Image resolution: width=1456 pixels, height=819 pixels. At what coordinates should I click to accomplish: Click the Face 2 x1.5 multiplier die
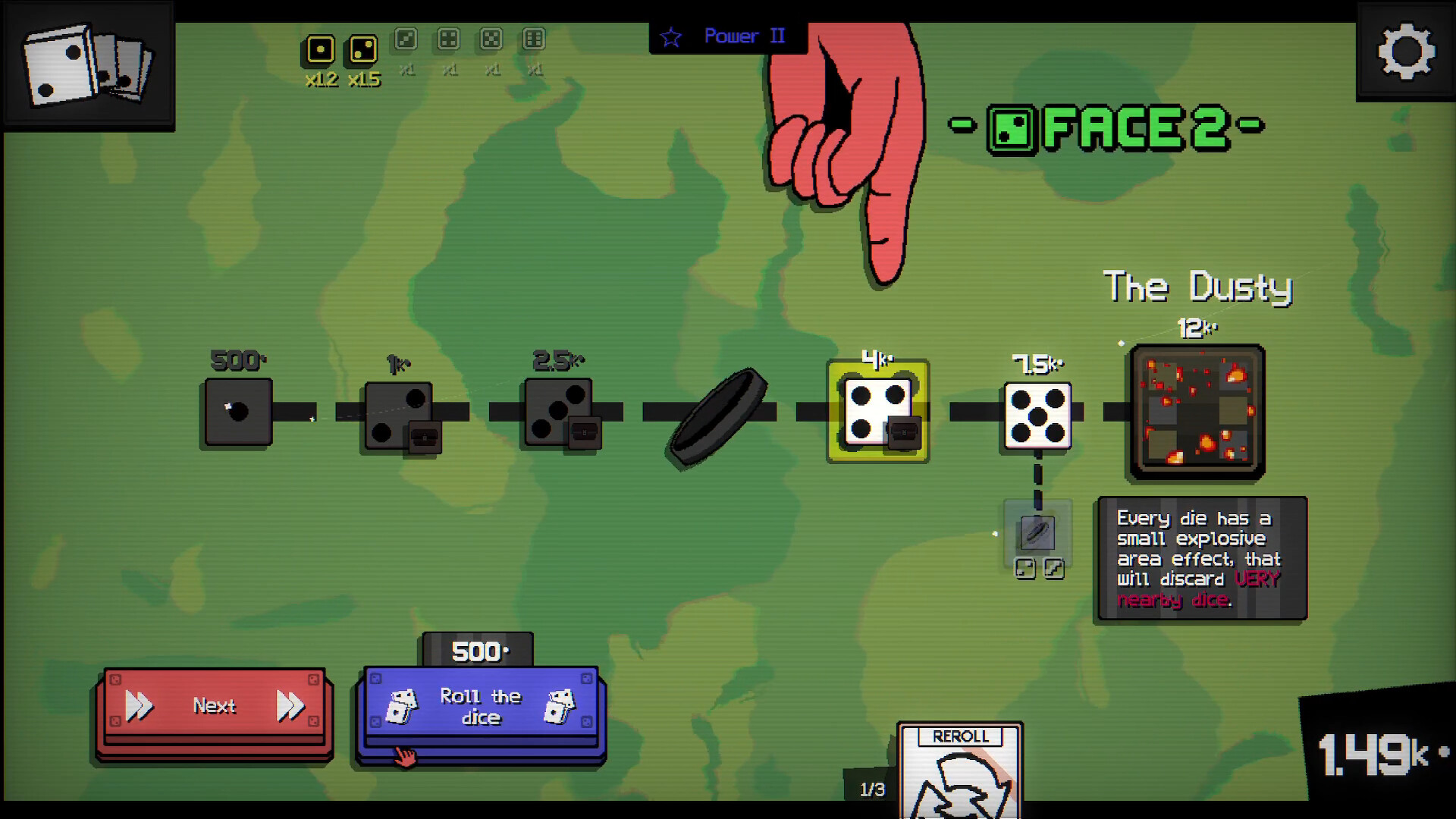[x=362, y=49]
